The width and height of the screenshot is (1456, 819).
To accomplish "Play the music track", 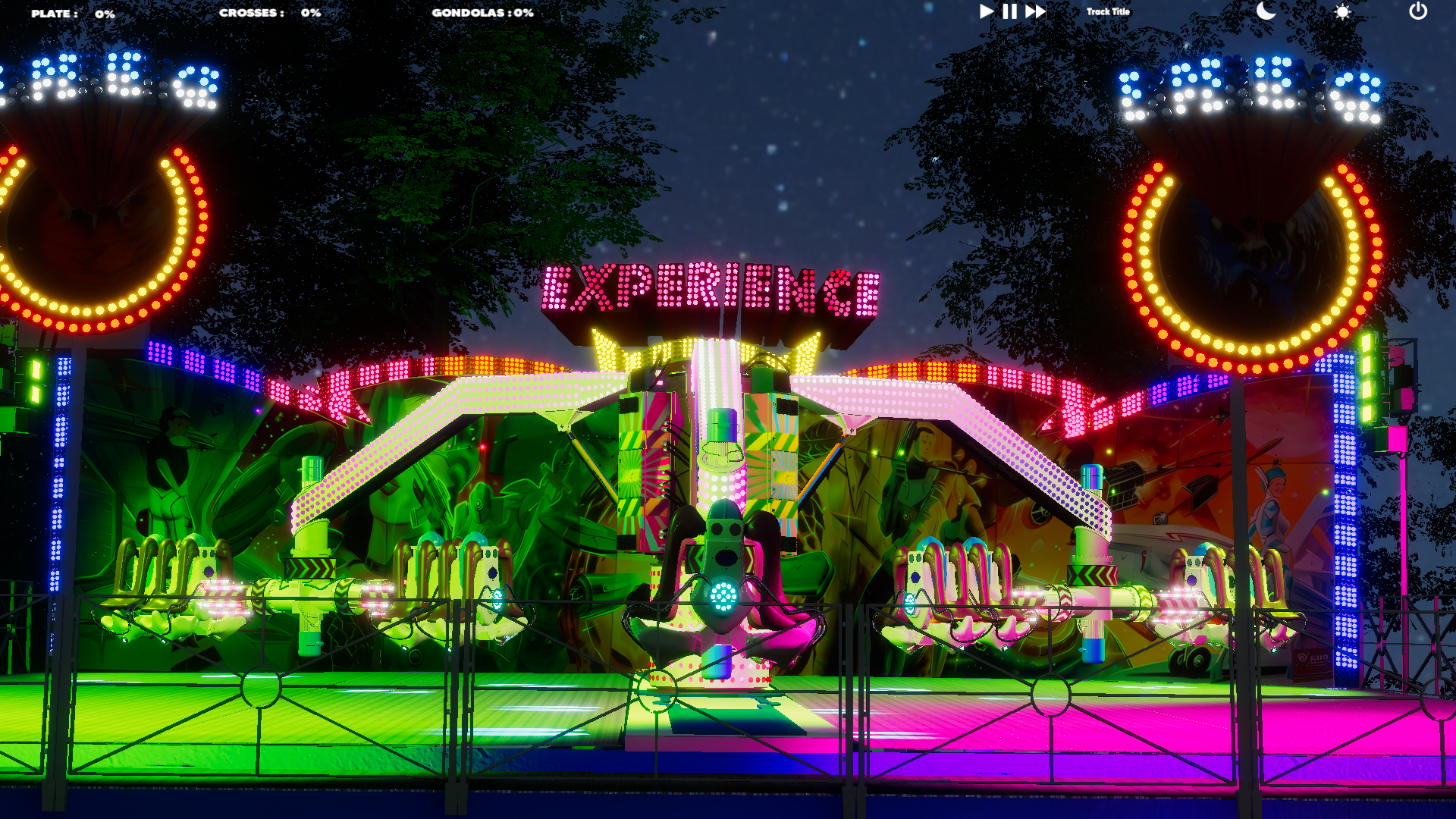I will (986, 11).
